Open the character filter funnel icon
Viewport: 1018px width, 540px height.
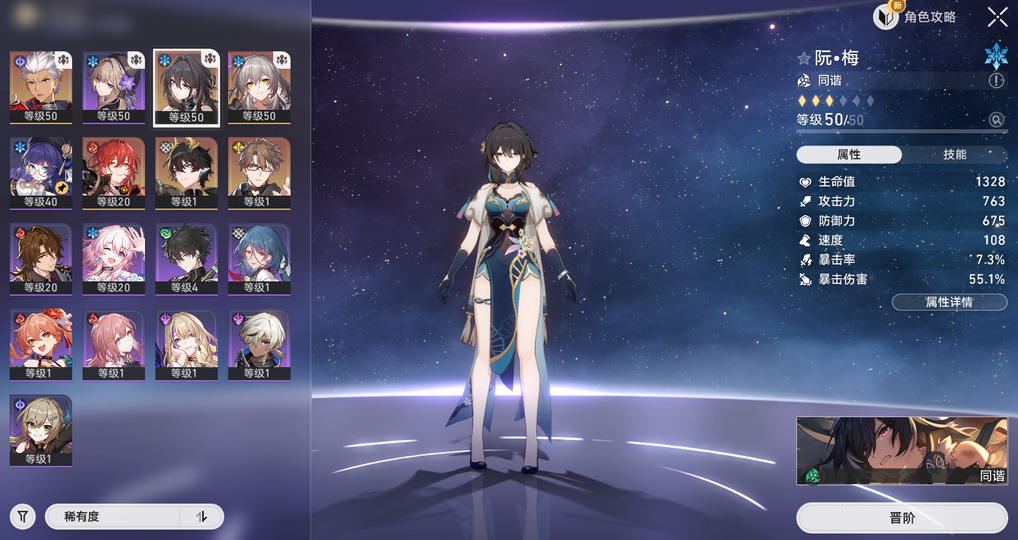[22, 516]
